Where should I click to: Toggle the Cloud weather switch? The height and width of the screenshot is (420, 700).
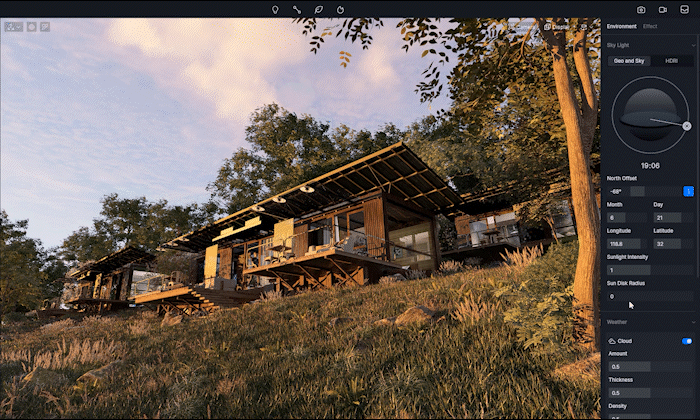point(687,341)
